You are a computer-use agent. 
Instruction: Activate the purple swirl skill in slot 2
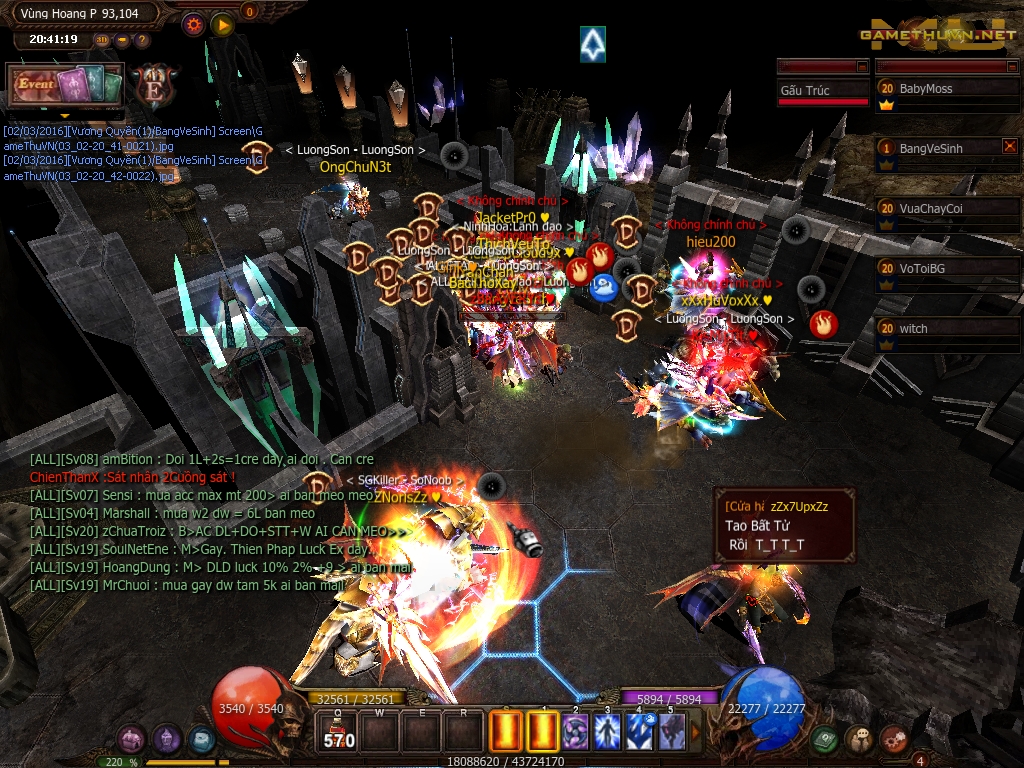pyautogui.click(x=575, y=732)
